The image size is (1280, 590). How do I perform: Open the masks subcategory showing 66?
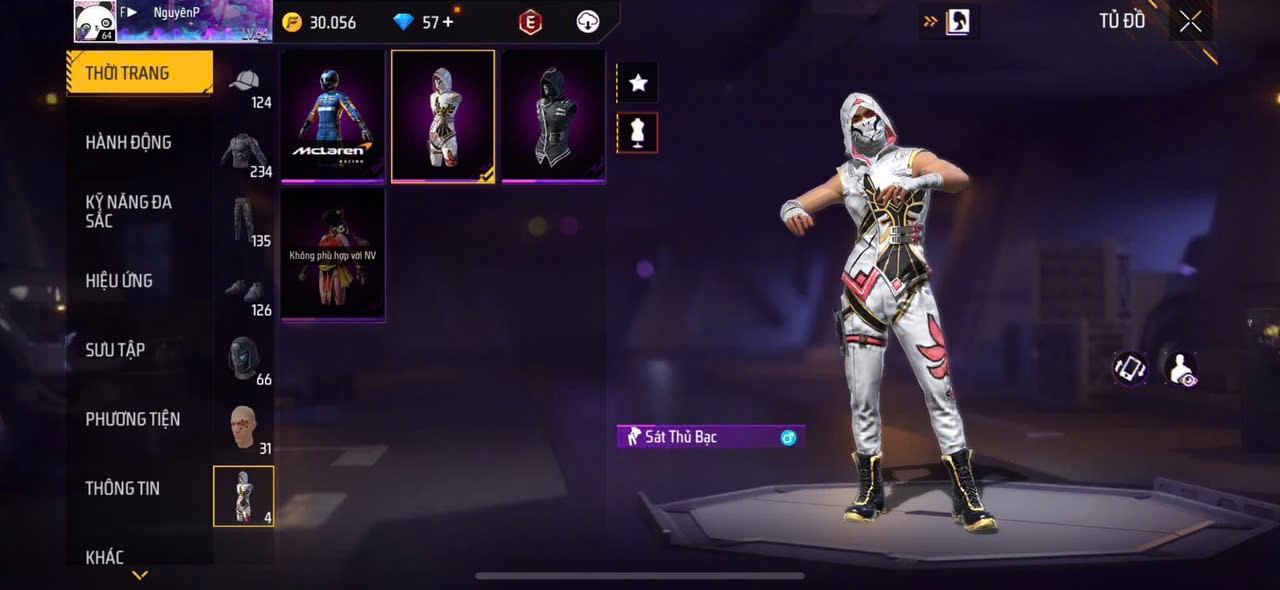[245, 362]
